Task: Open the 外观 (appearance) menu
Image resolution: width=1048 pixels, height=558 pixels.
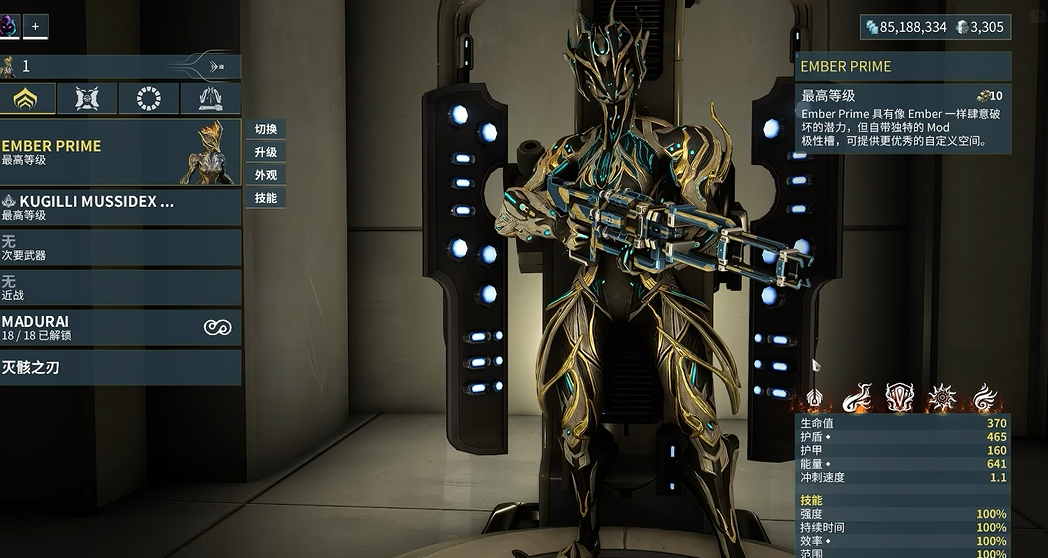Action: pyautogui.click(x=266, y=175)
